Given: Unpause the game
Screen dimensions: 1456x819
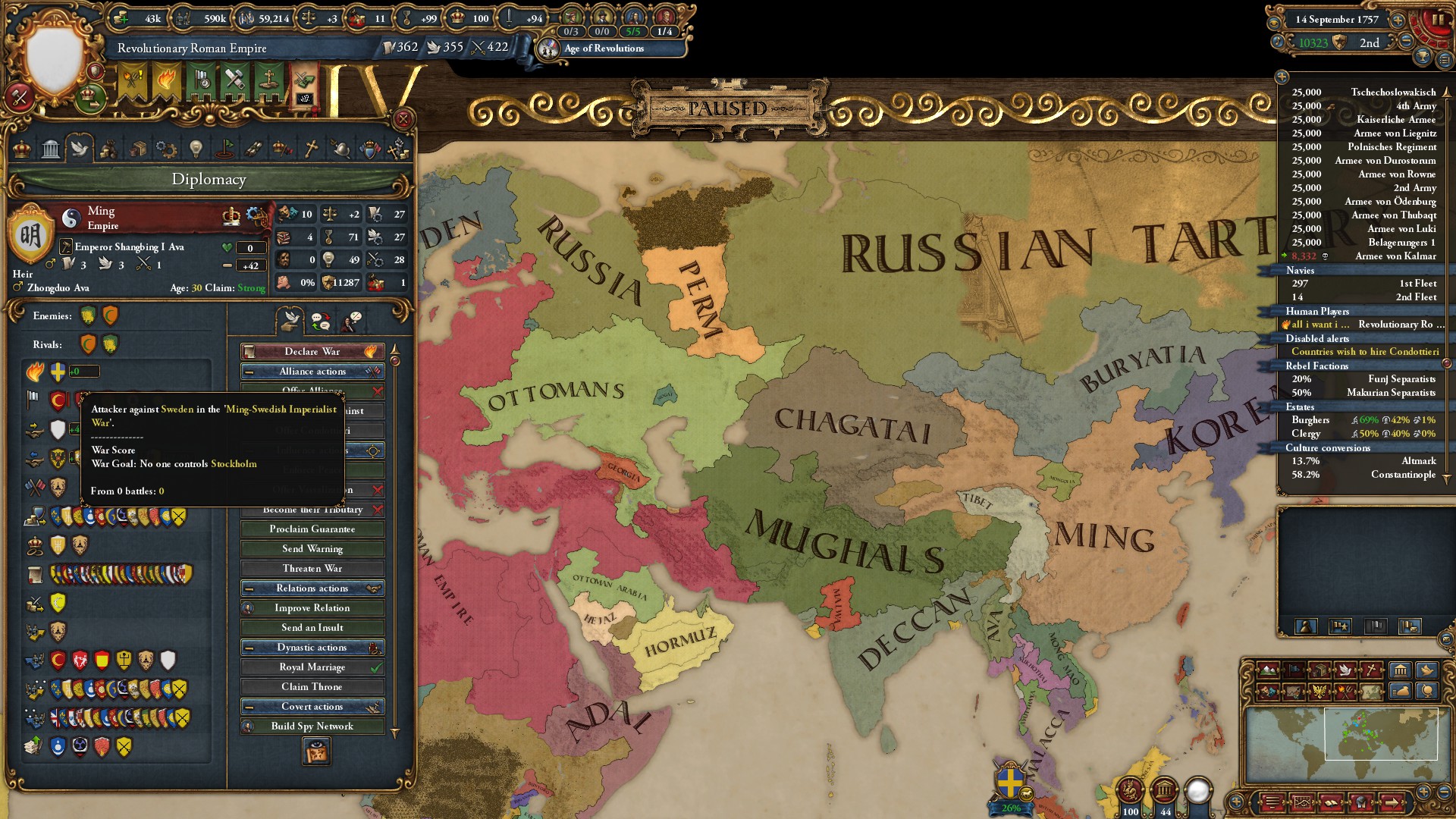Looking at the screenshot, I should click(x=1439, y=19).
